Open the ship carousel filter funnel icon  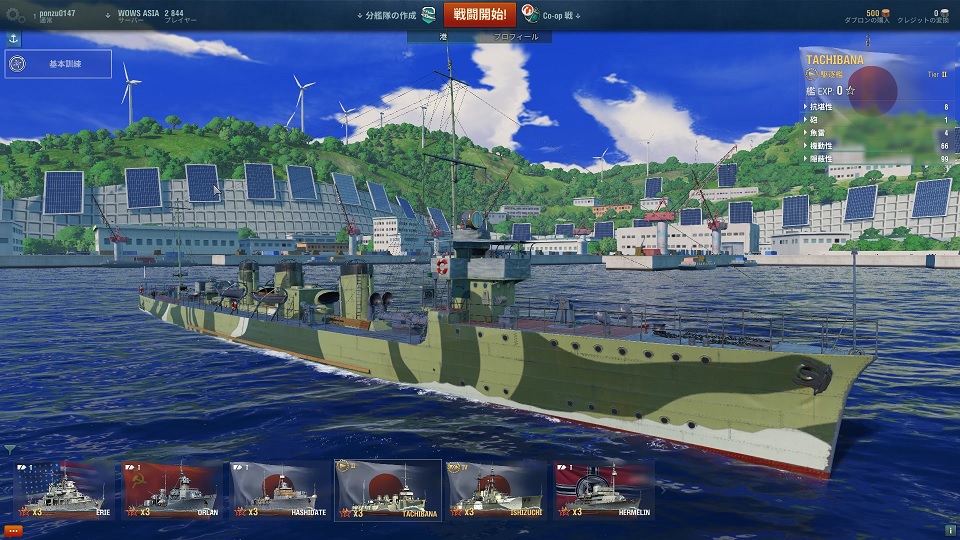point(10,450)
